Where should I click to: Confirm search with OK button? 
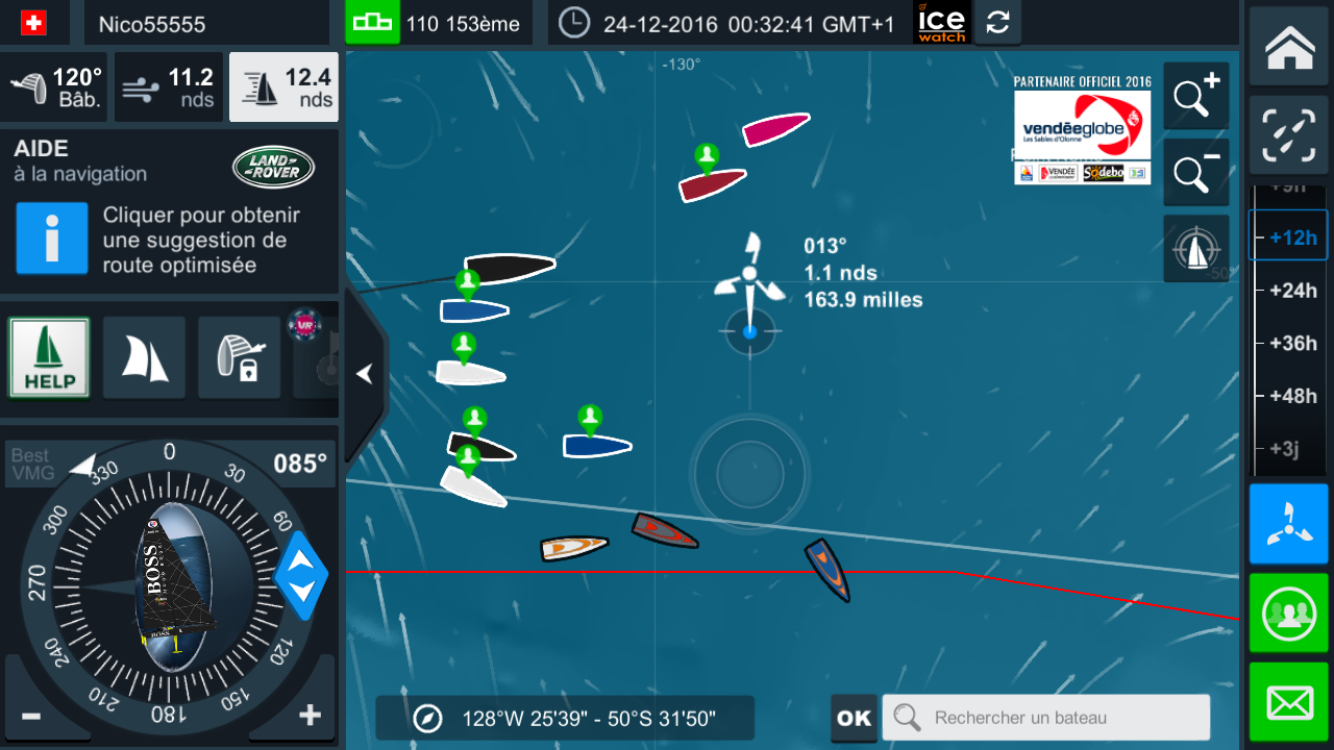[x=854, y=718]
